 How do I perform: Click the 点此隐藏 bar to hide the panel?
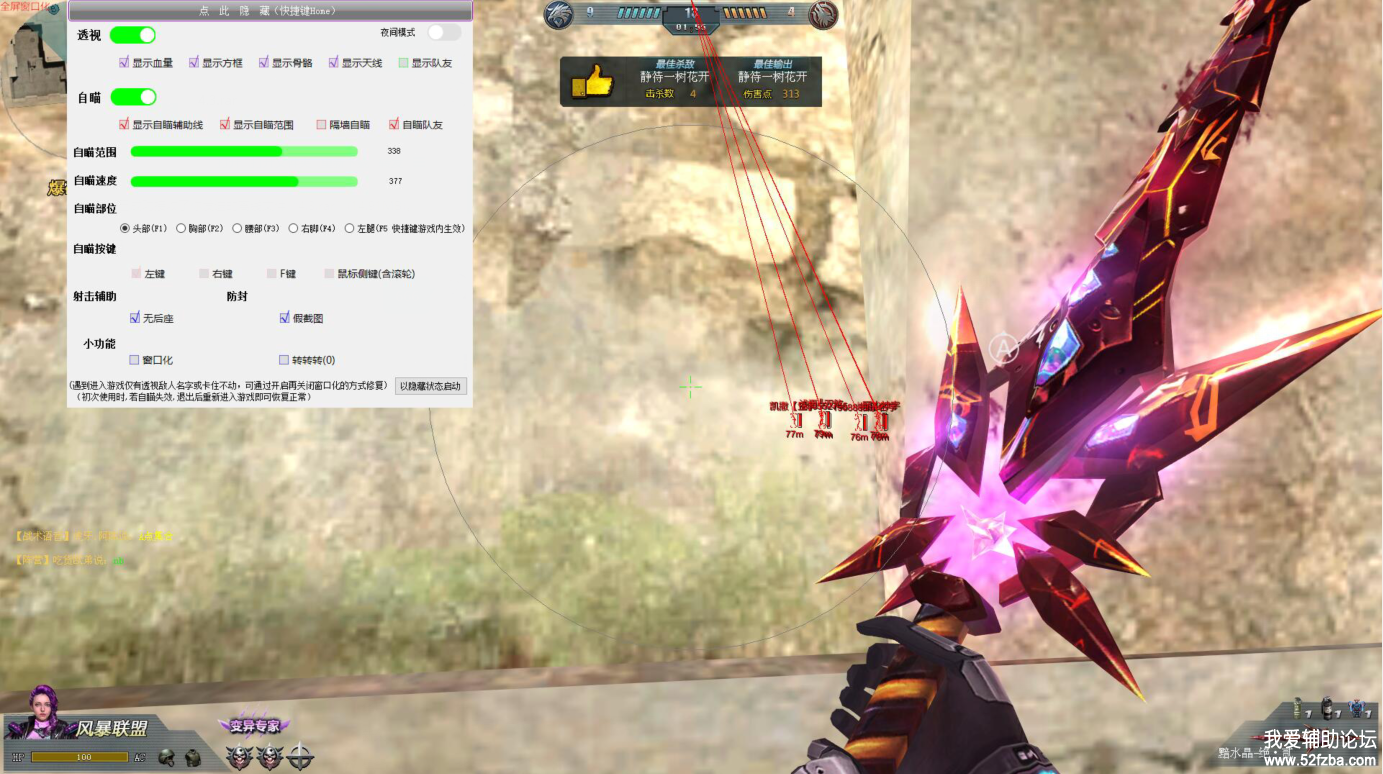point(269,11)
